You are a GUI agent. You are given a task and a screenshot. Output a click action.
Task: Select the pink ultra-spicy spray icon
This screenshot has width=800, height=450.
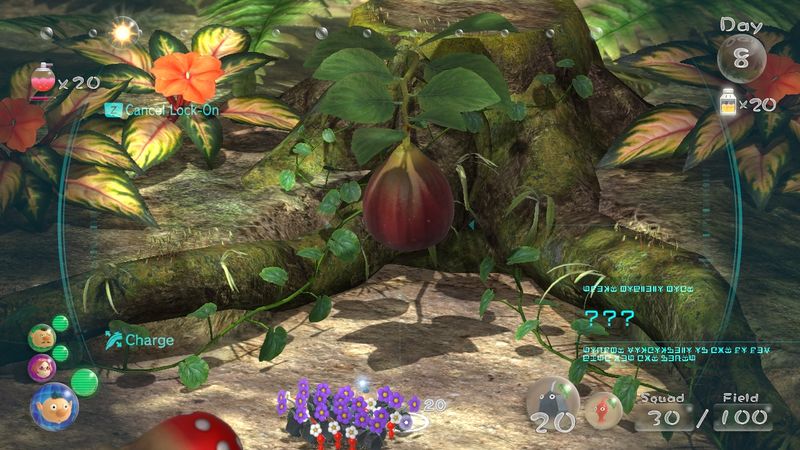coord(44,79)
